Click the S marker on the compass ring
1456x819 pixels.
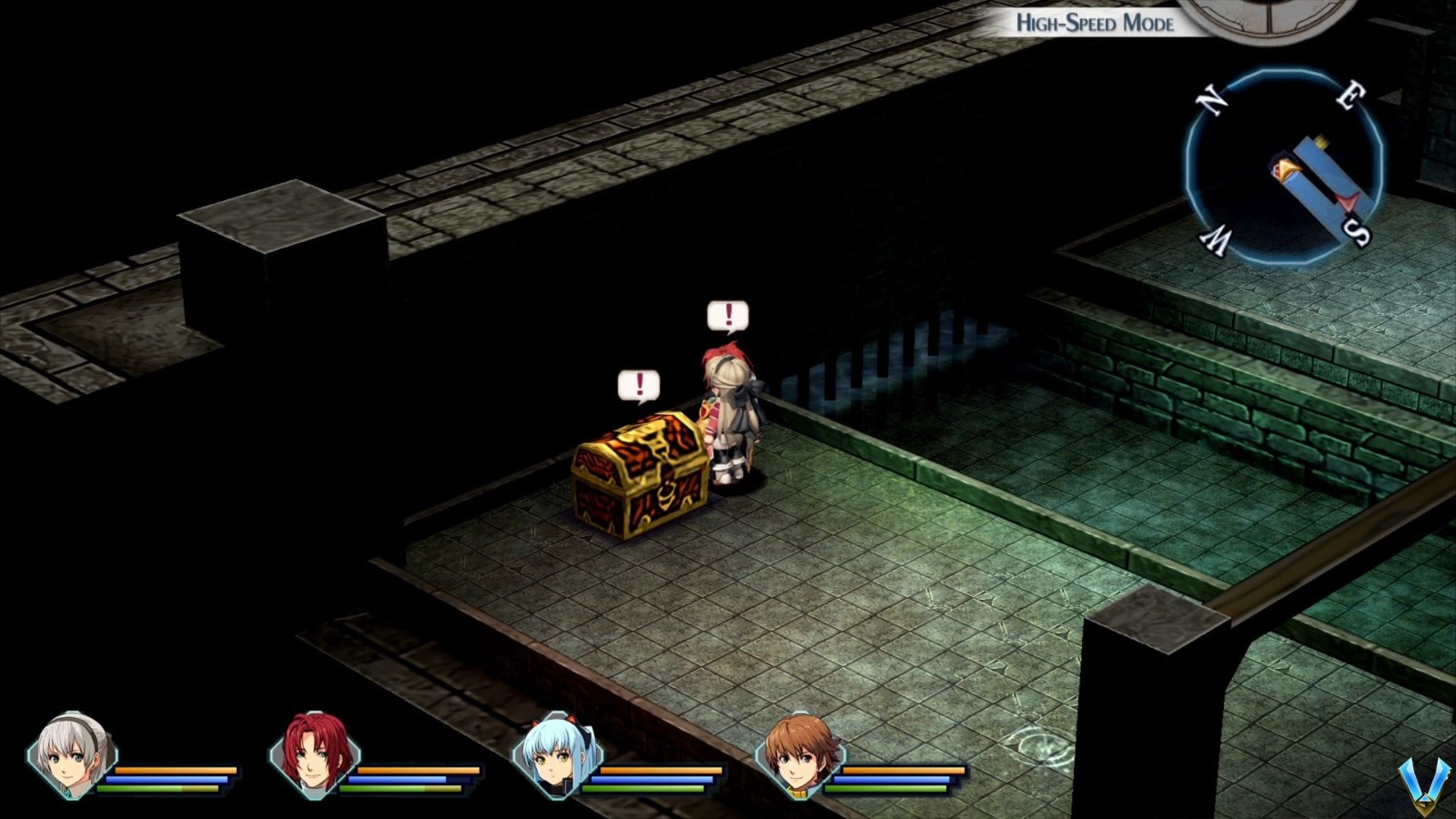(1355, 235)
